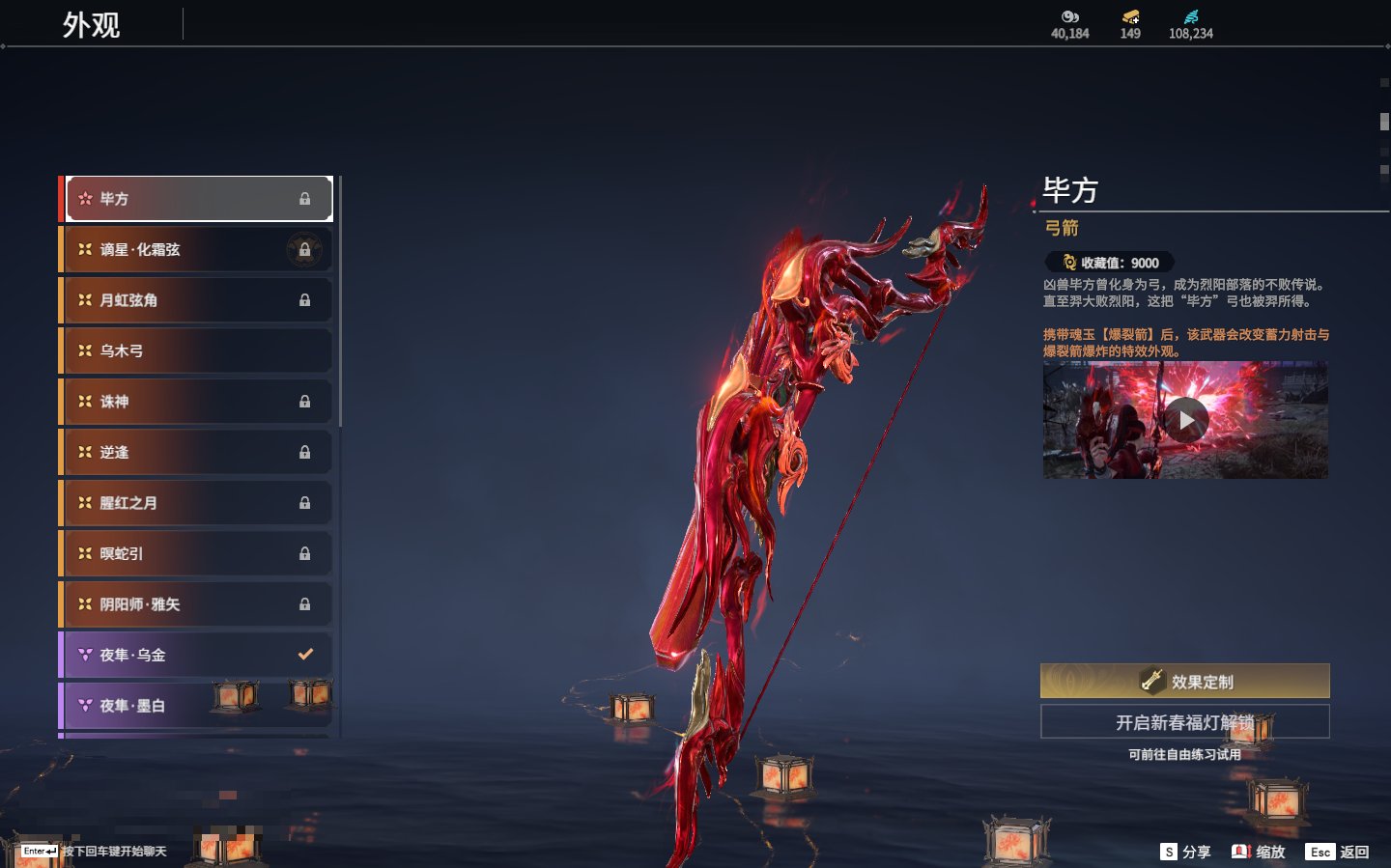Pick the 暝蛇引 skin entry
This screenshot has height=868, width=1391.
(198, 553)
